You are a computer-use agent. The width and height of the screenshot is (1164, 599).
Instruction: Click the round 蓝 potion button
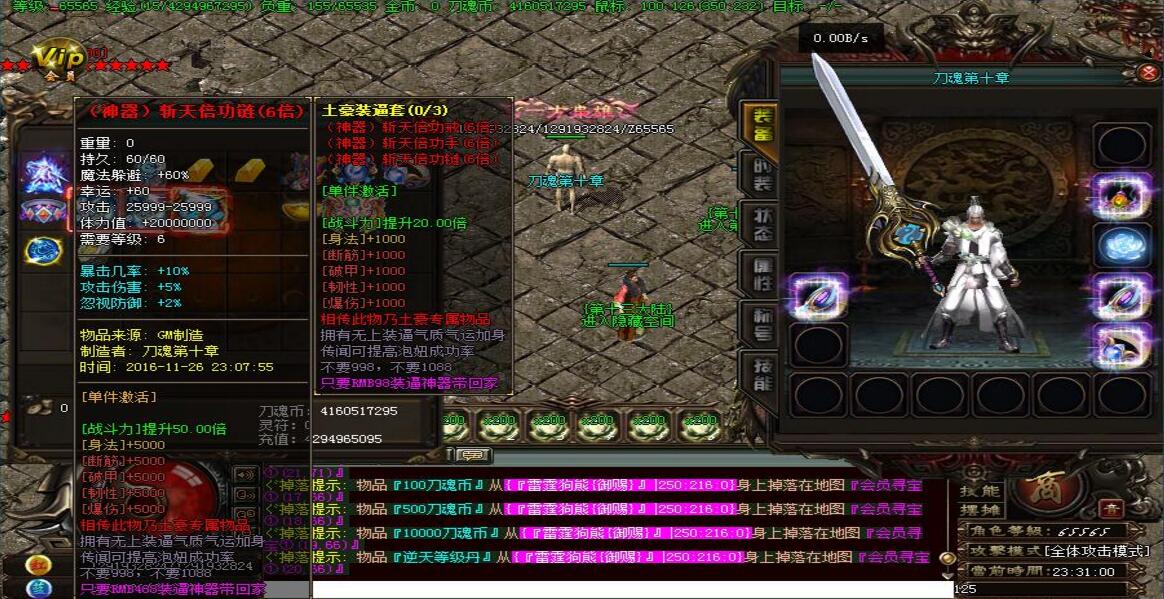click(39, 589)
